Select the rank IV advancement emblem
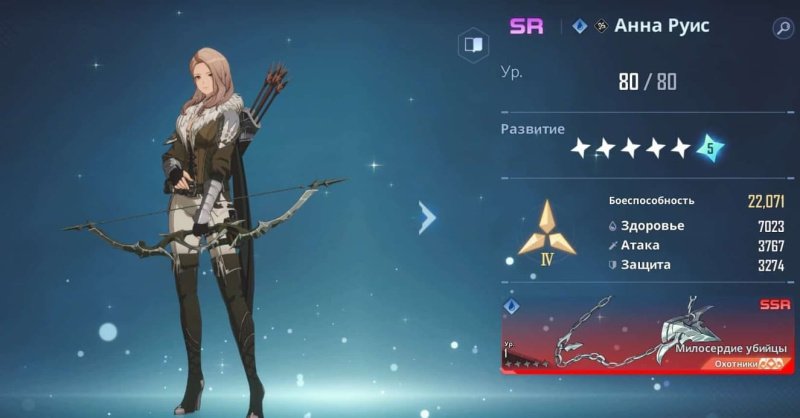This screenshot has height=418, width=800. pos(547,234)
